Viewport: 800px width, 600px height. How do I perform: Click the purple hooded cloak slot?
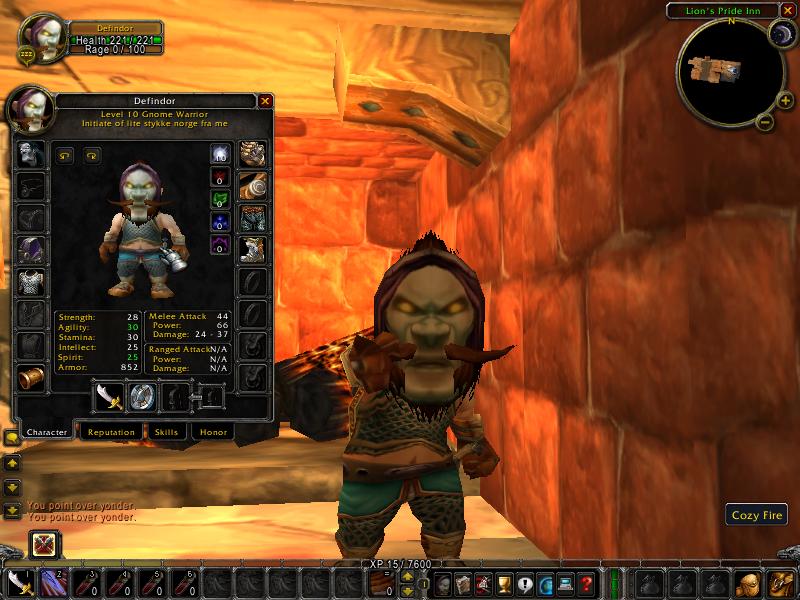tap(31, 250)
